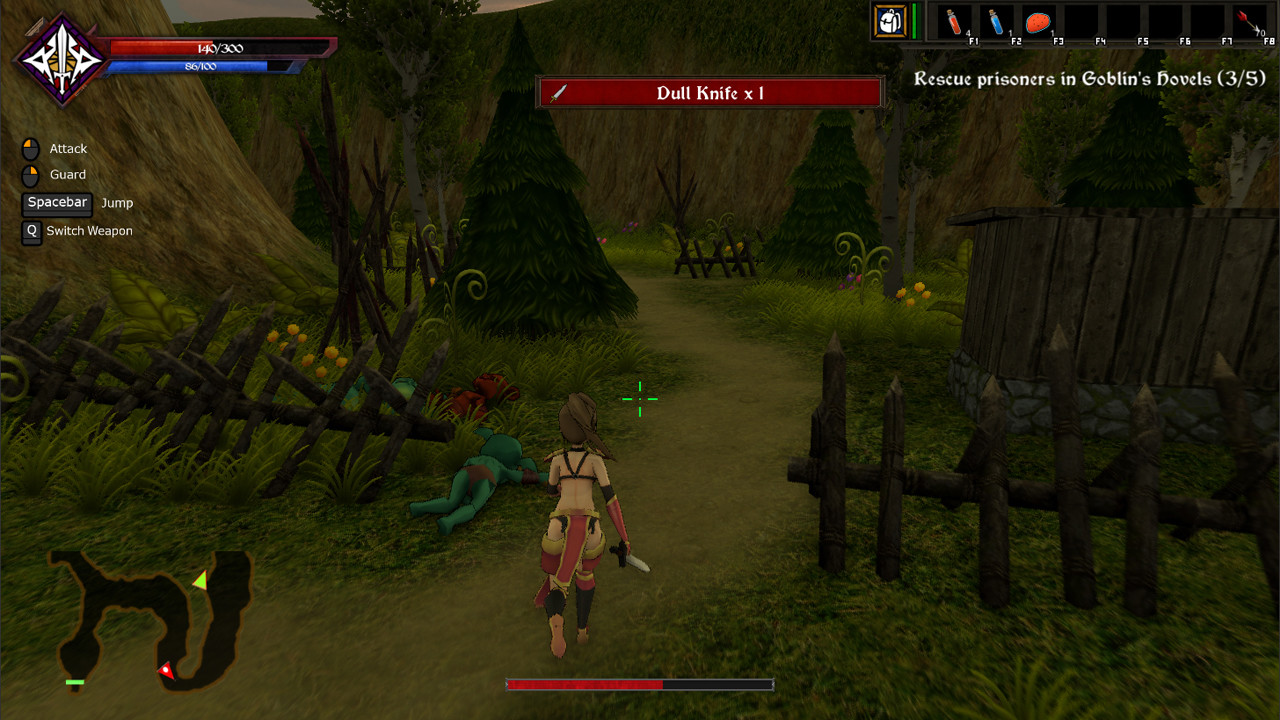
Task: Click the sword icon on the Dull Knife banner
Action: point(561,92)
